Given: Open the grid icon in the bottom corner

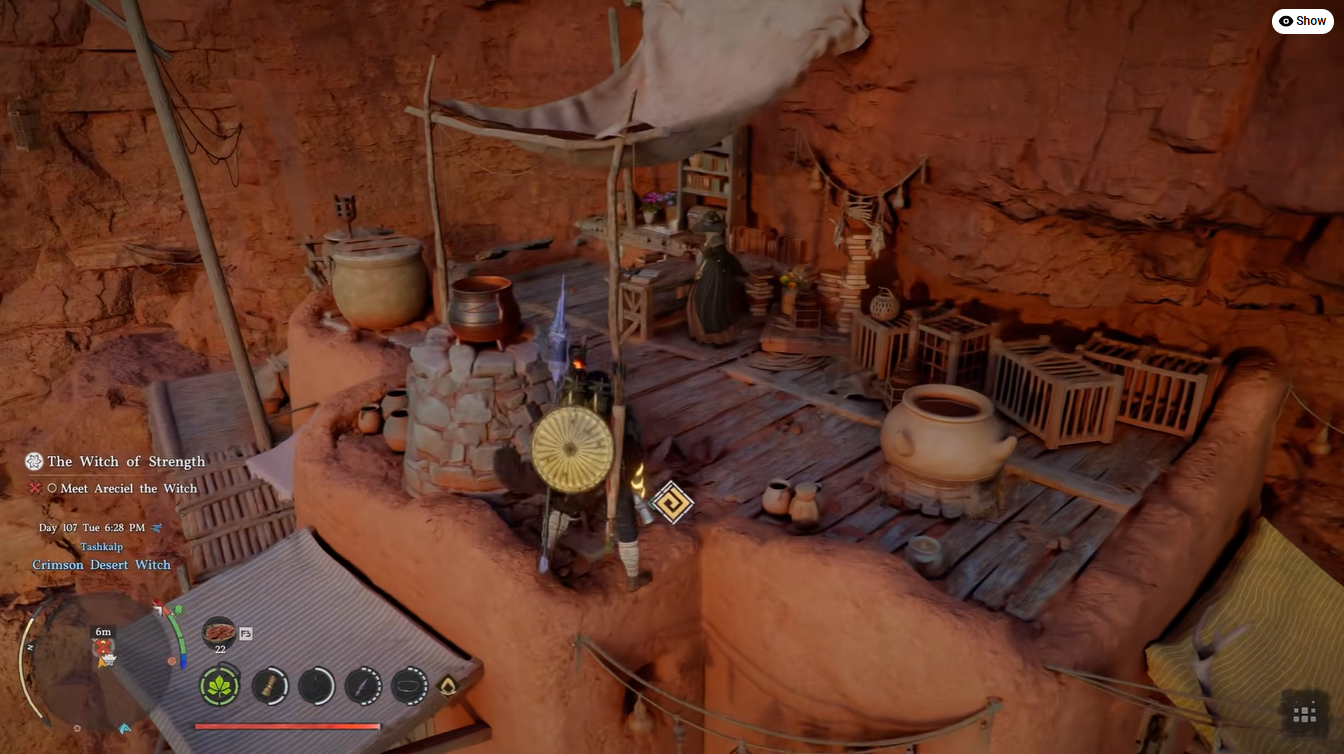Looking at the screenshot, I should coord(1304,714).
